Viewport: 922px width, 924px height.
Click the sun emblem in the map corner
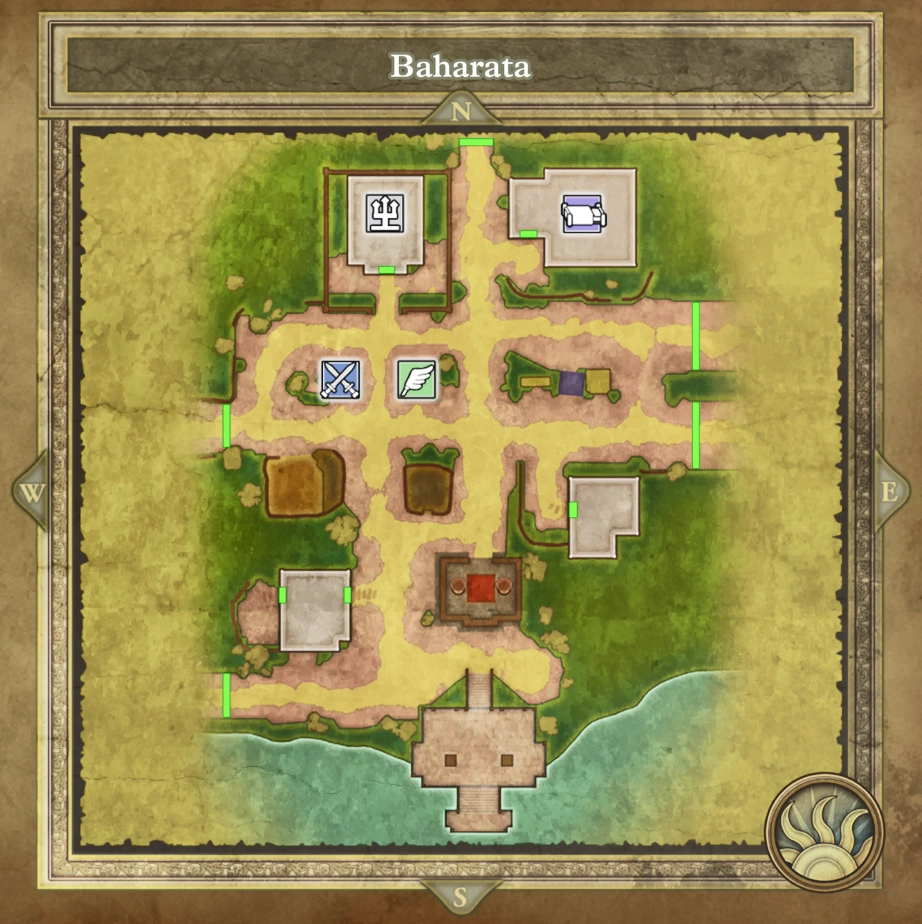pyautogui.click(x=823, y=831)
